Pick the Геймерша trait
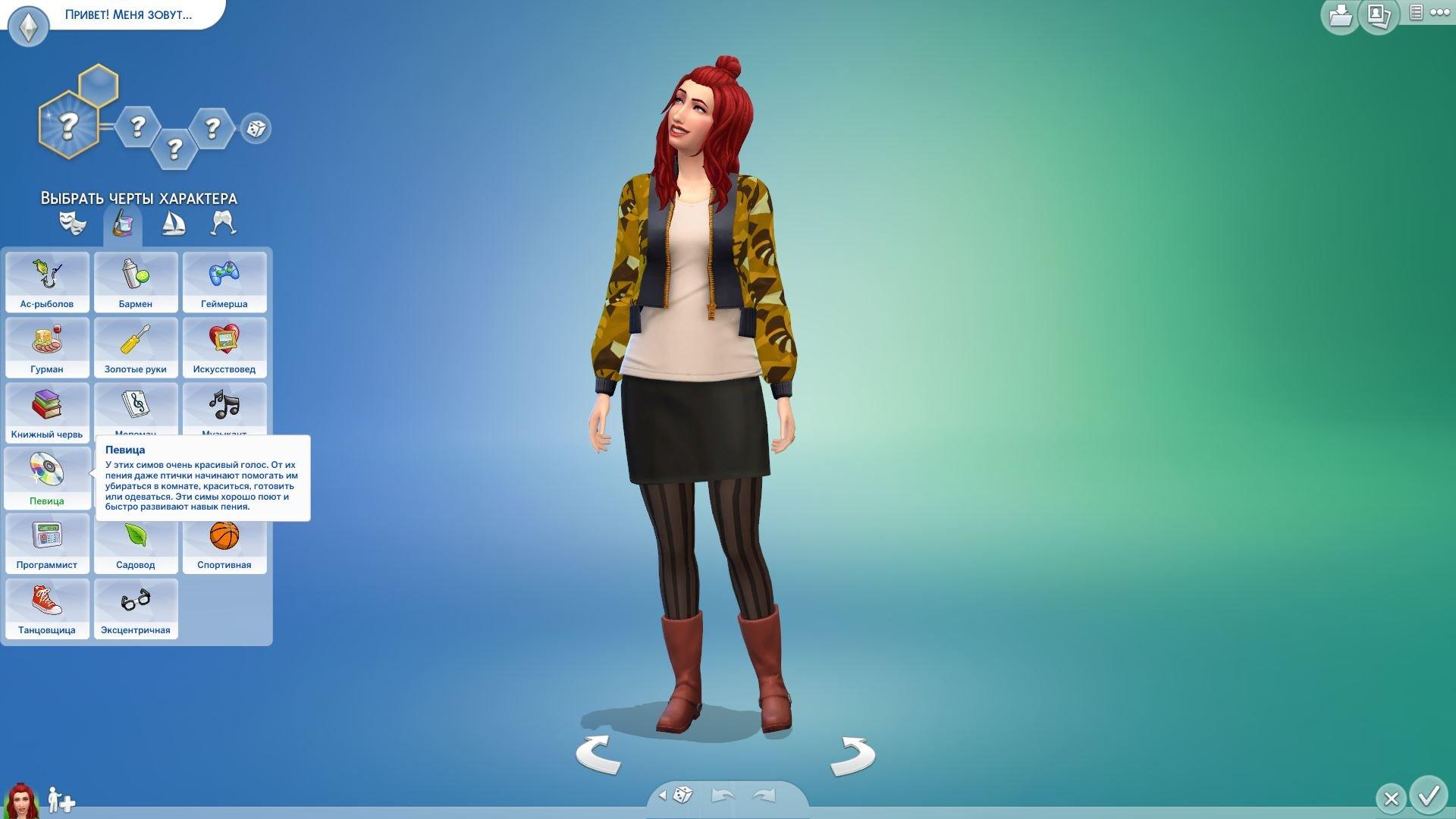The height and width of the screenshot is (819, 1456). click(224, 281)
